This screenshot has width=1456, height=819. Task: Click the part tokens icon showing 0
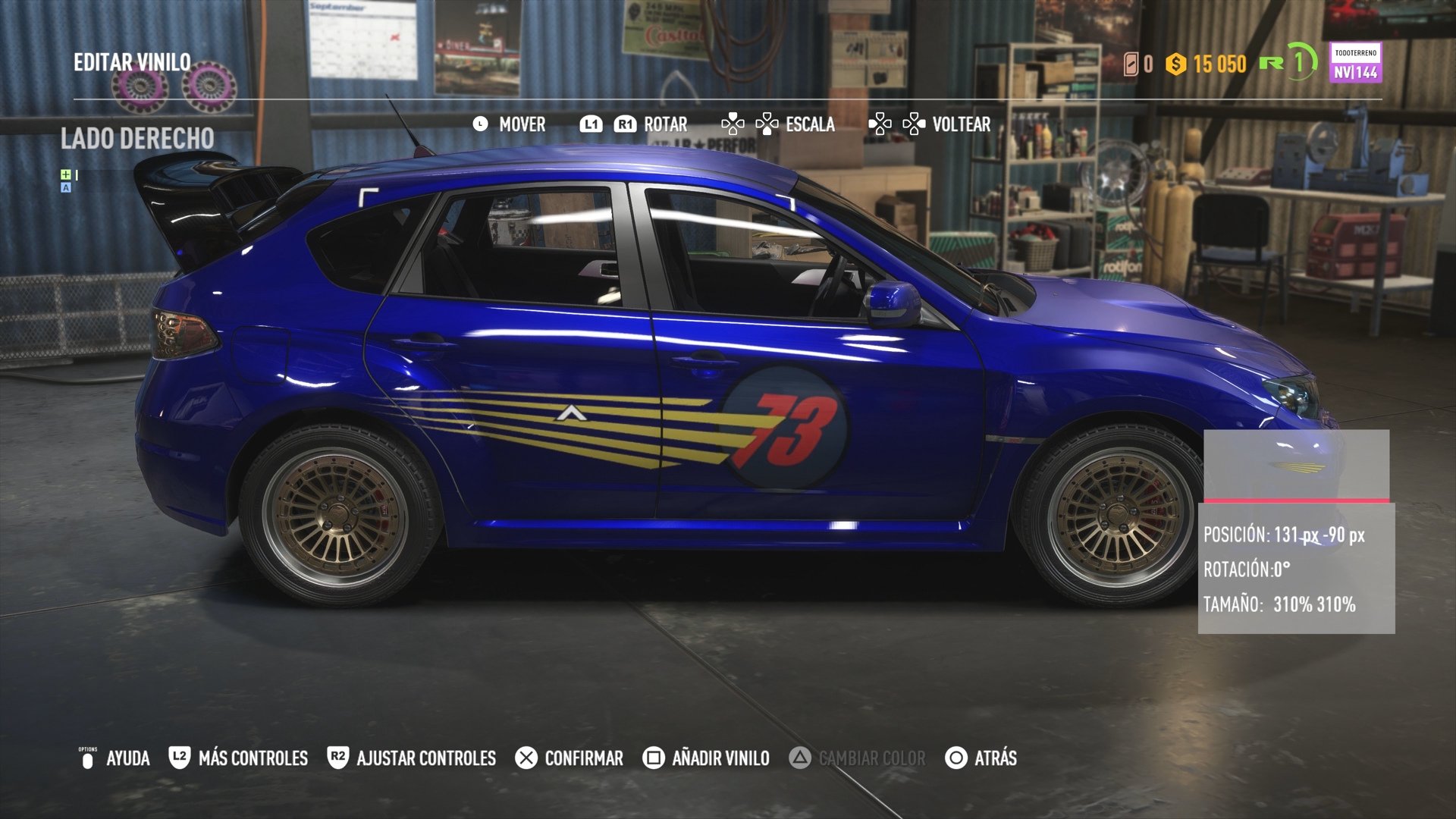tap(1131, 66)
